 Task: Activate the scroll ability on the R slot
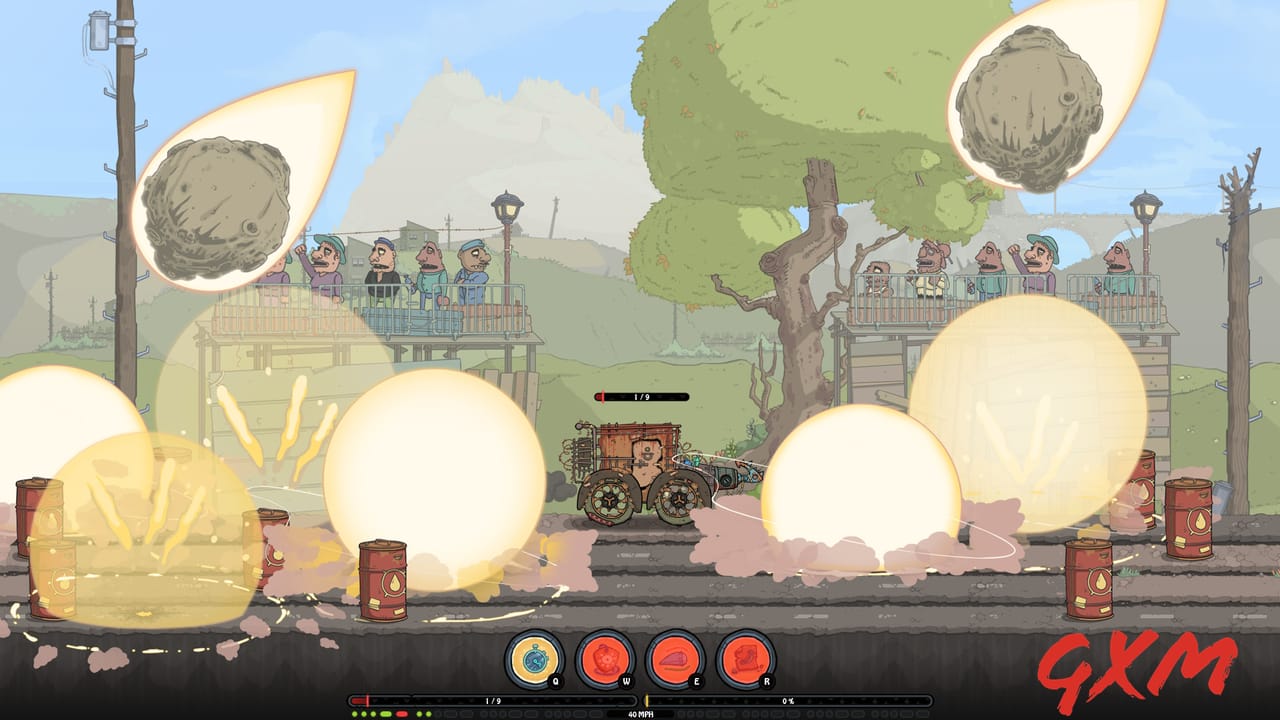[x=743, y=660]
